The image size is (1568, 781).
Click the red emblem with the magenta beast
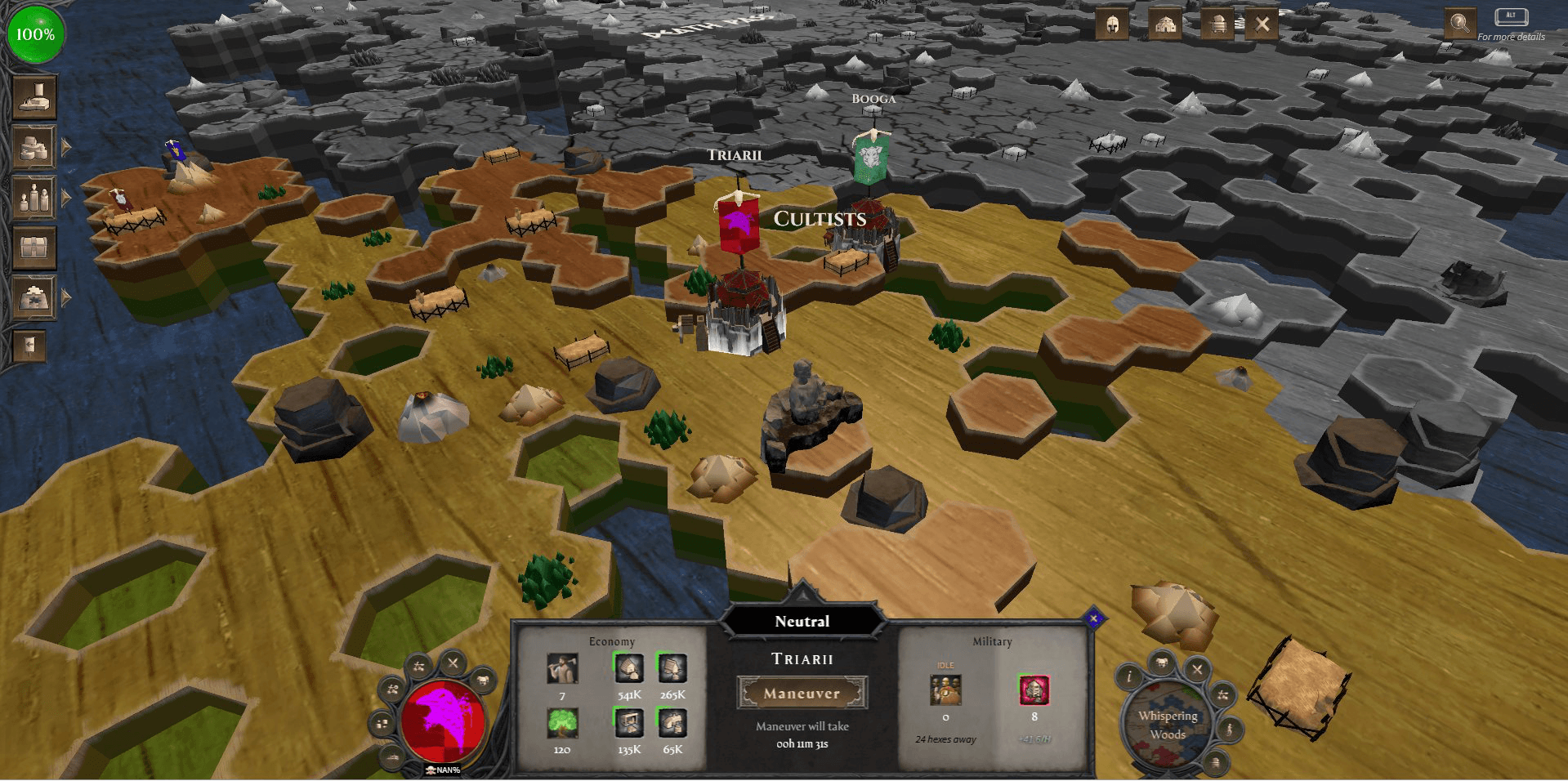444,721
